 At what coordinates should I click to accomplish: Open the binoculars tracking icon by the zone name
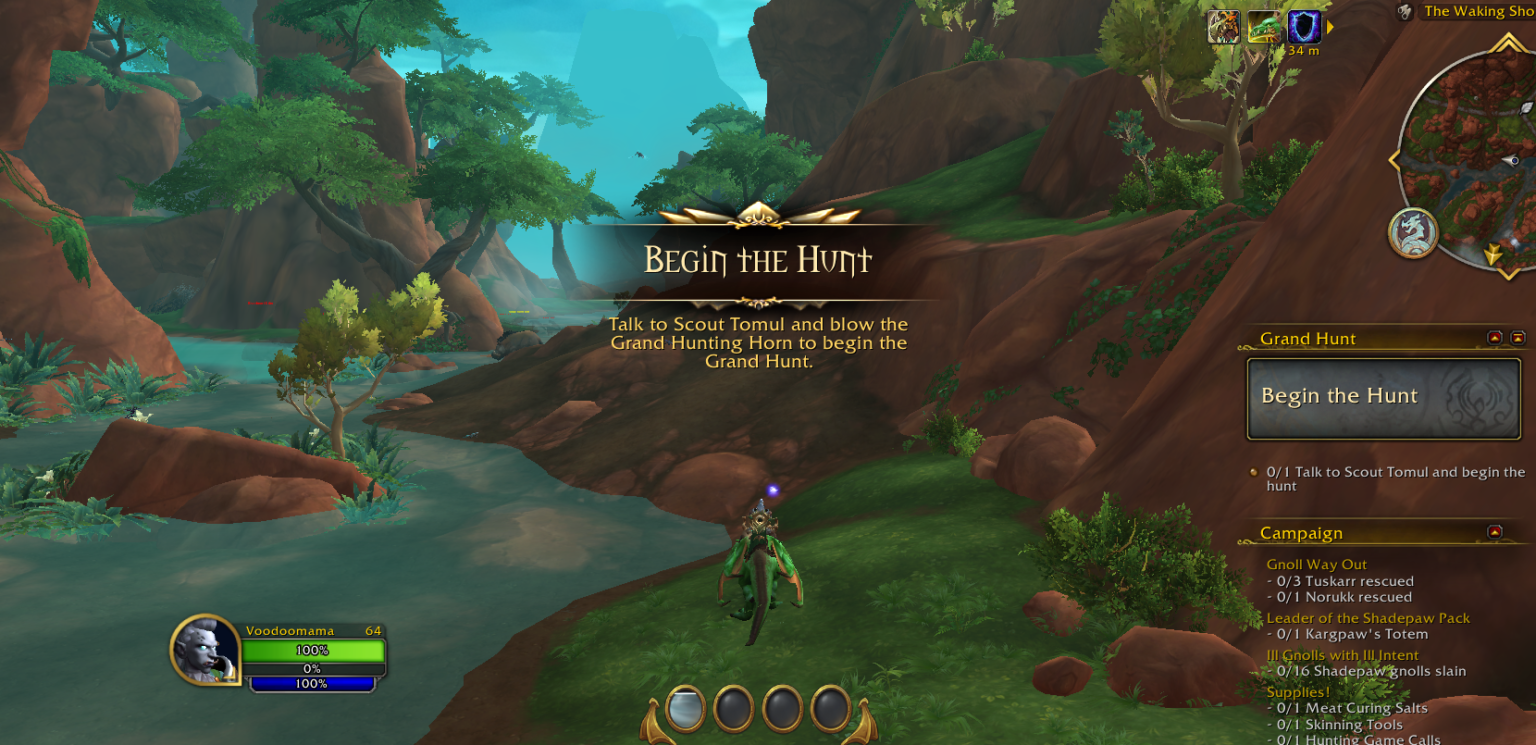pos(1404,12)
